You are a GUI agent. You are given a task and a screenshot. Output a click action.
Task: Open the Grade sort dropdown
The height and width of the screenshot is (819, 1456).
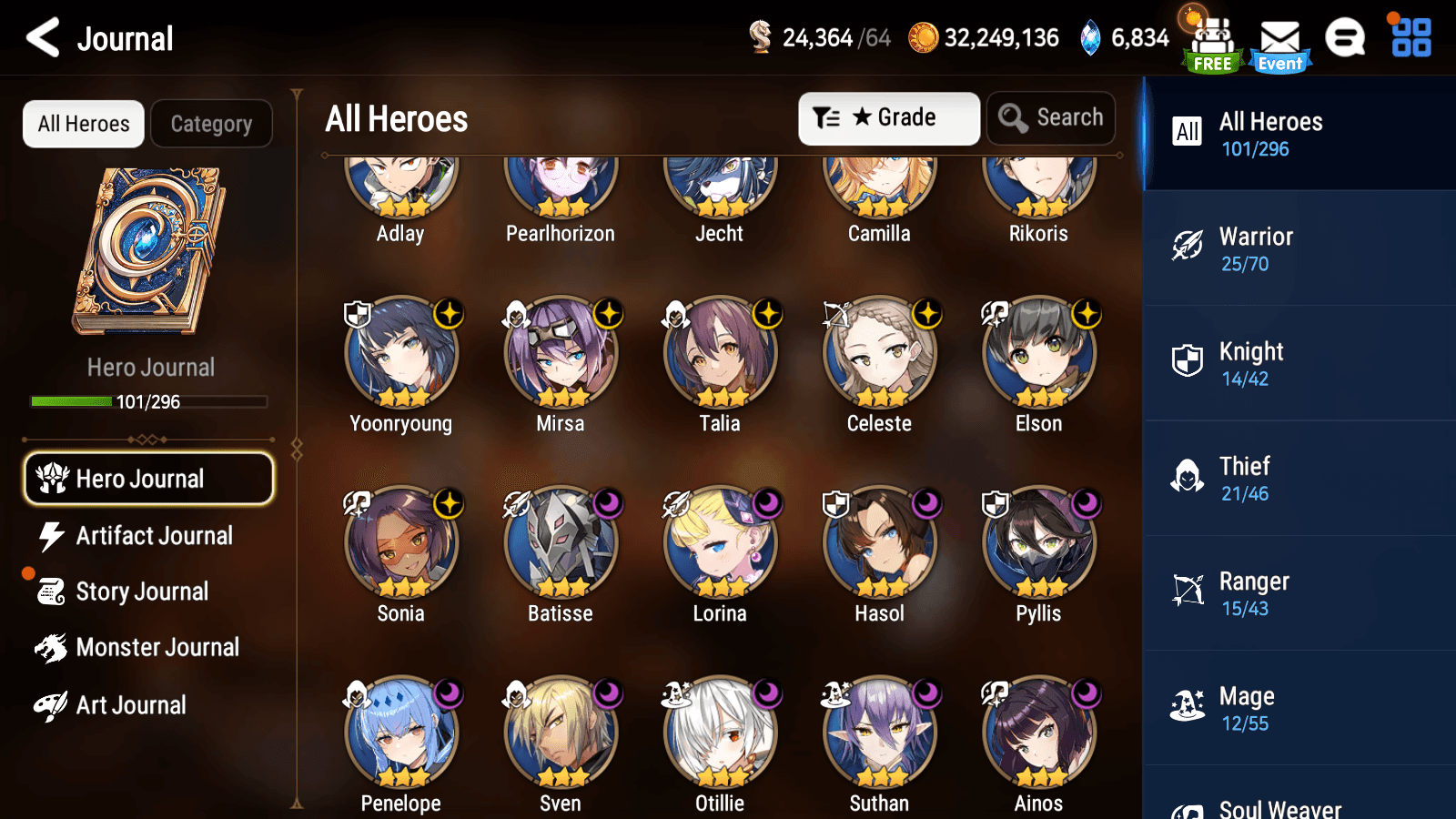click(889, 117)
